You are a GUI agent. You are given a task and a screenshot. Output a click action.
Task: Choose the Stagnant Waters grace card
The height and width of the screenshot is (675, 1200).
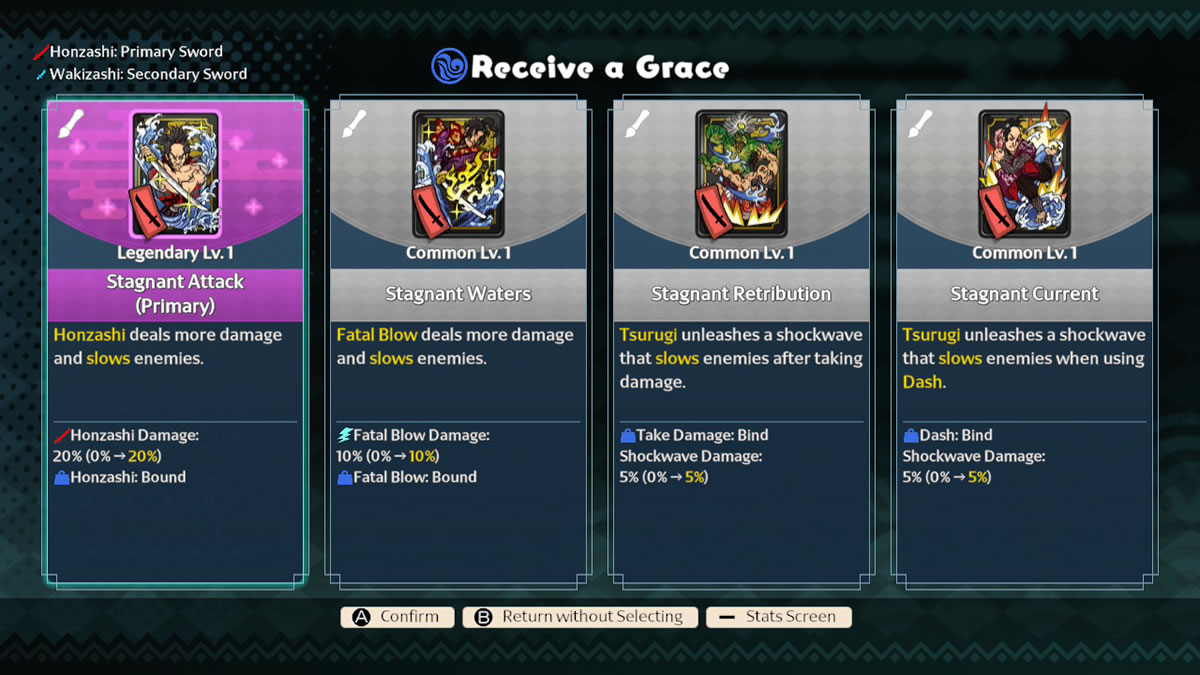tap(458, 340)
